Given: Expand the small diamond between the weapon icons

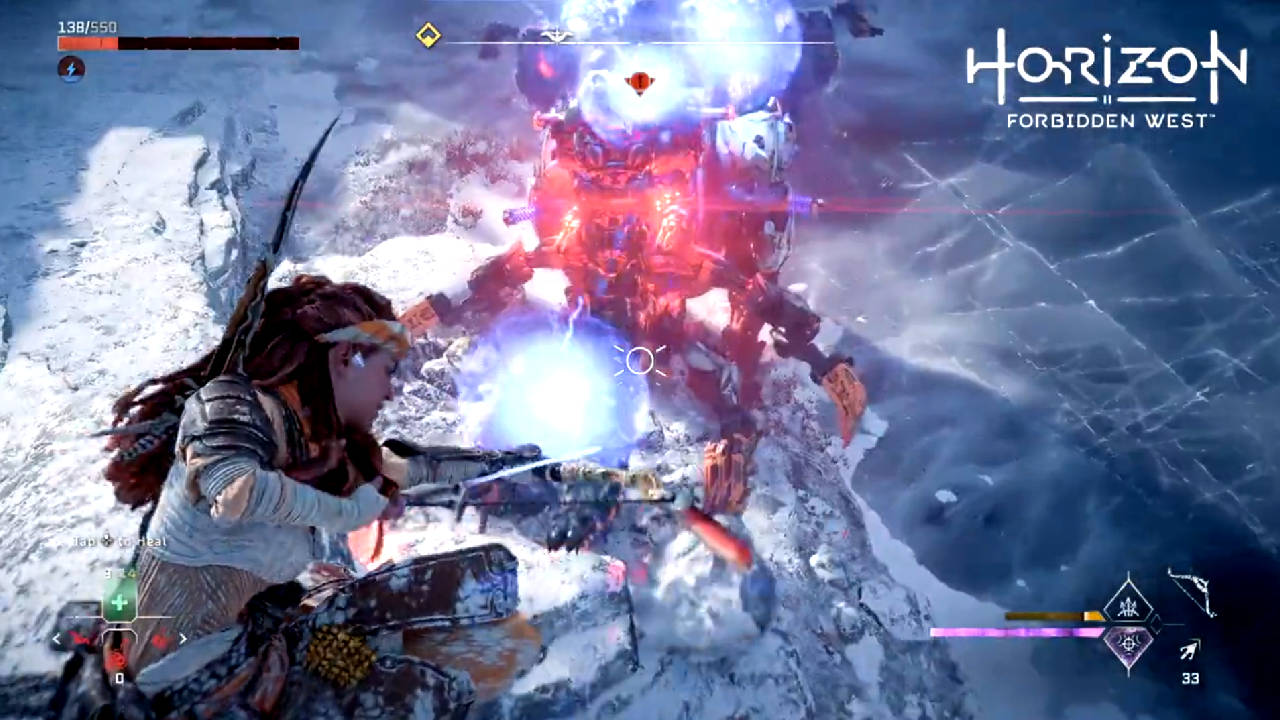Looking at the screenshot, I should (1155, 626).
